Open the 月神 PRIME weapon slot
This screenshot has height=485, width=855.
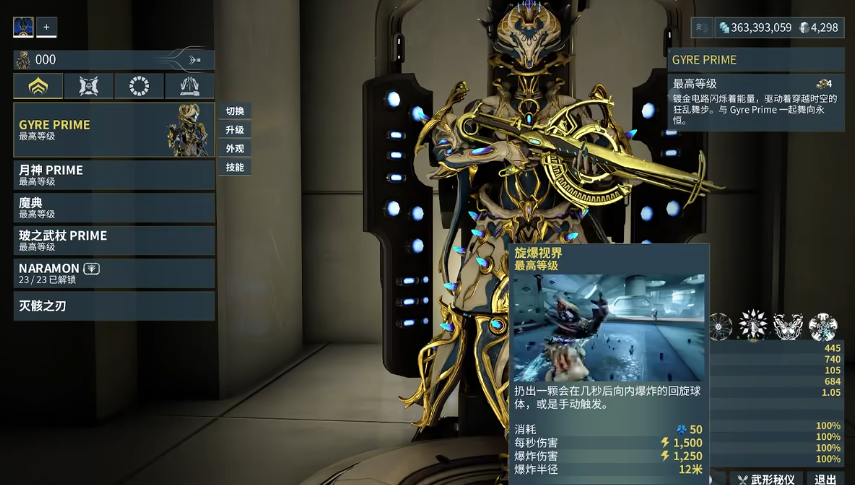pos(114,175)
